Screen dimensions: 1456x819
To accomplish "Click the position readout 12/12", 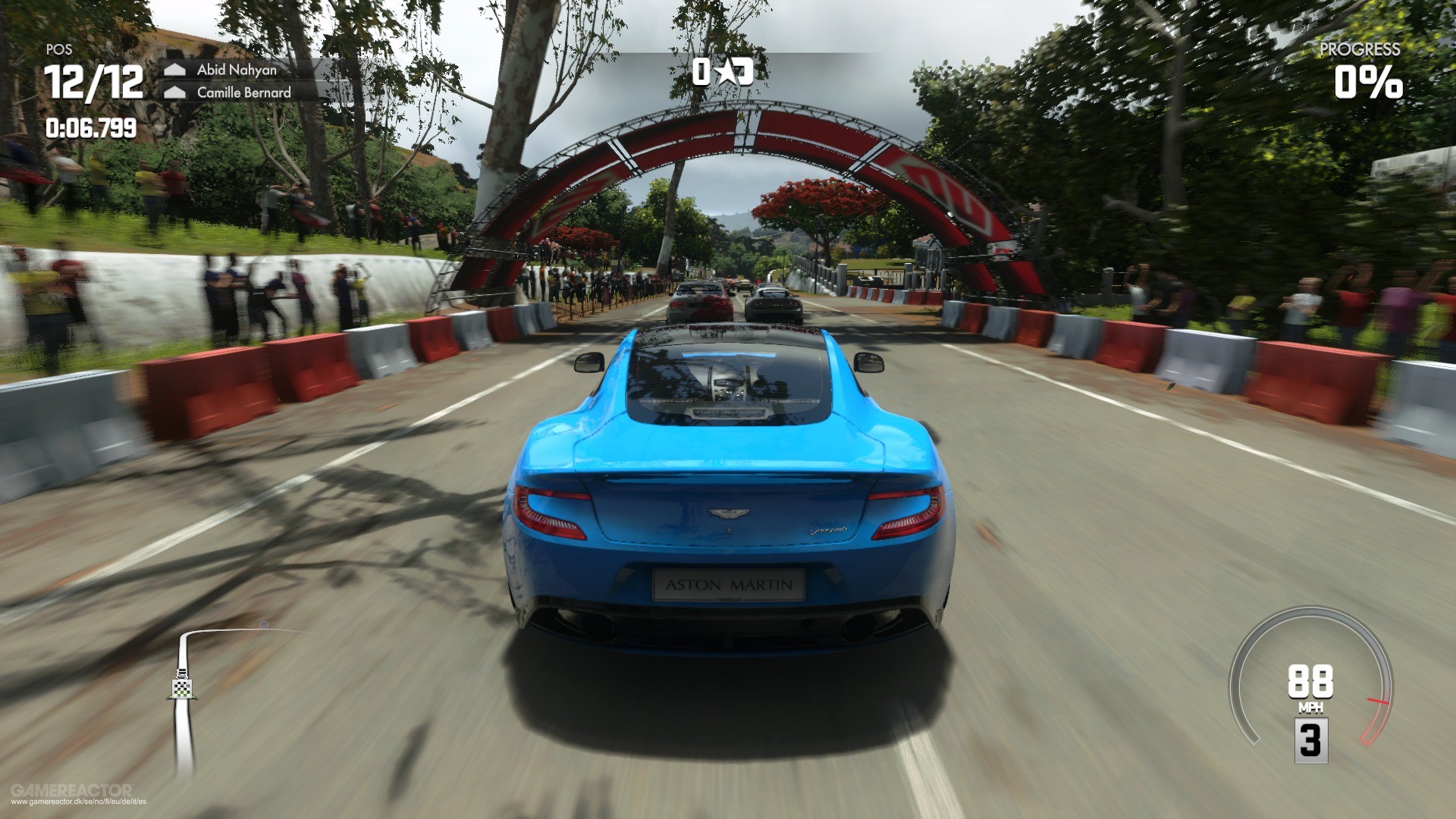I will click(x=93, y=83).
